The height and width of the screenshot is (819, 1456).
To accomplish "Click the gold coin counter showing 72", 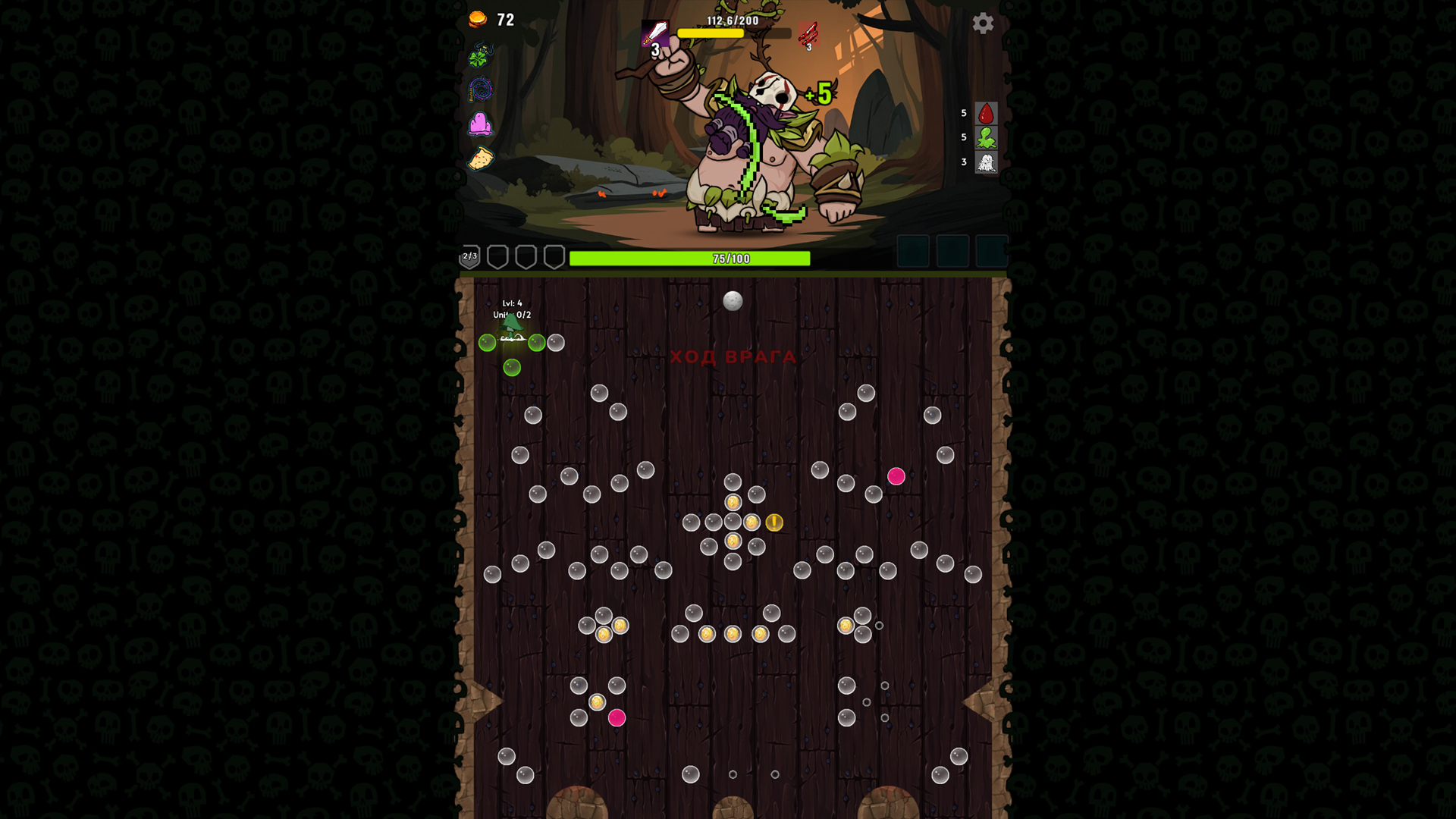I will coord(490,19).
